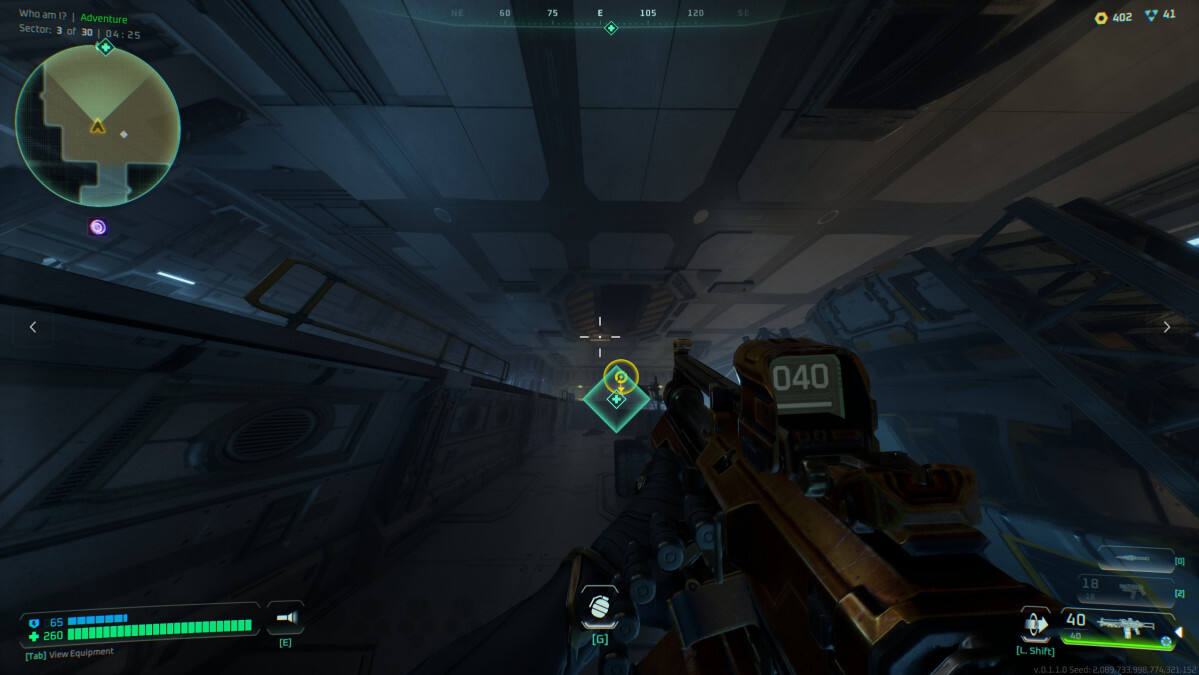Select the purple swirl buff icon

coord(97,227)
